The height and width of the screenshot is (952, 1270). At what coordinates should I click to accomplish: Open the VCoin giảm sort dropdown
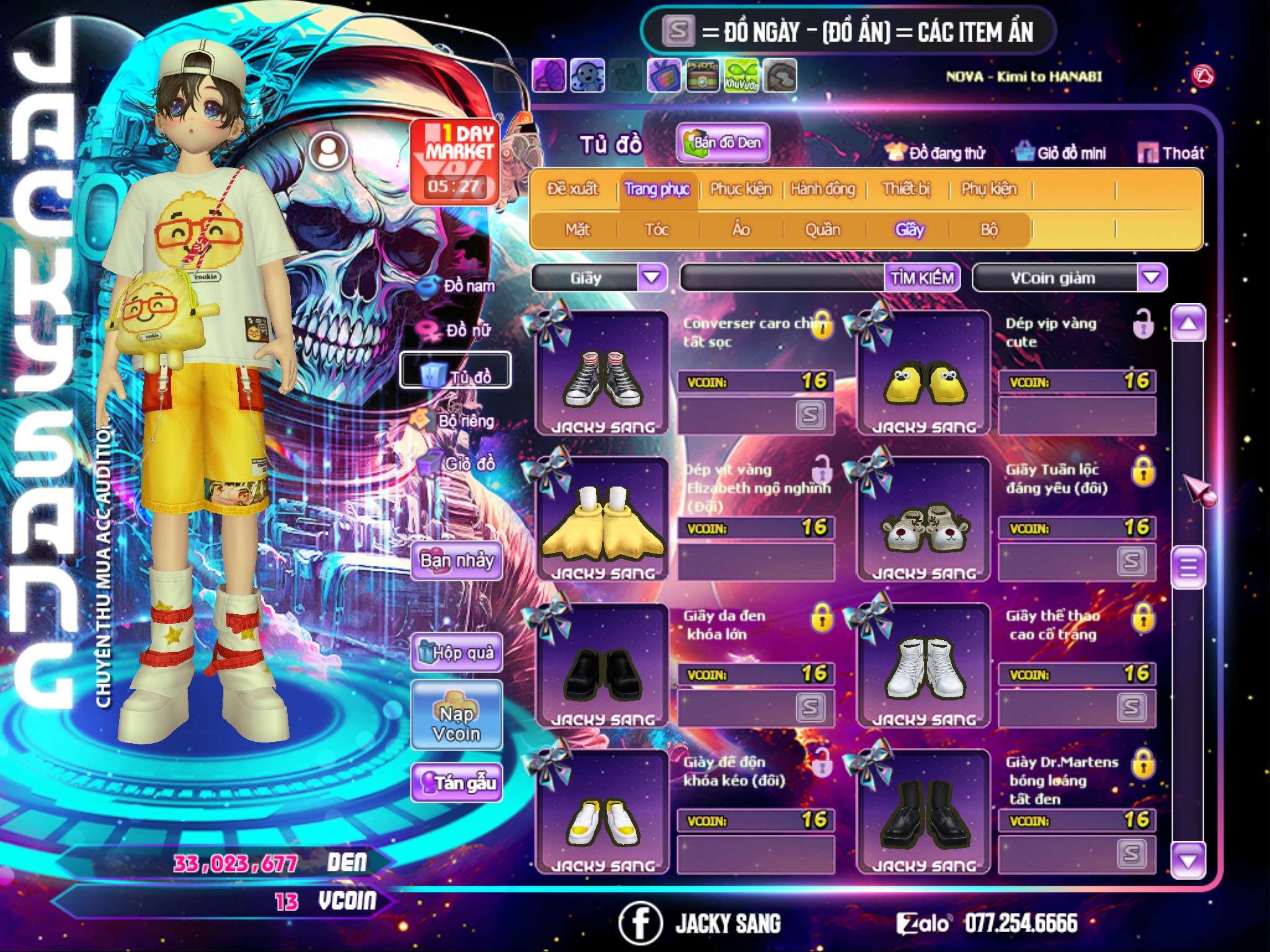point(1152,278)
